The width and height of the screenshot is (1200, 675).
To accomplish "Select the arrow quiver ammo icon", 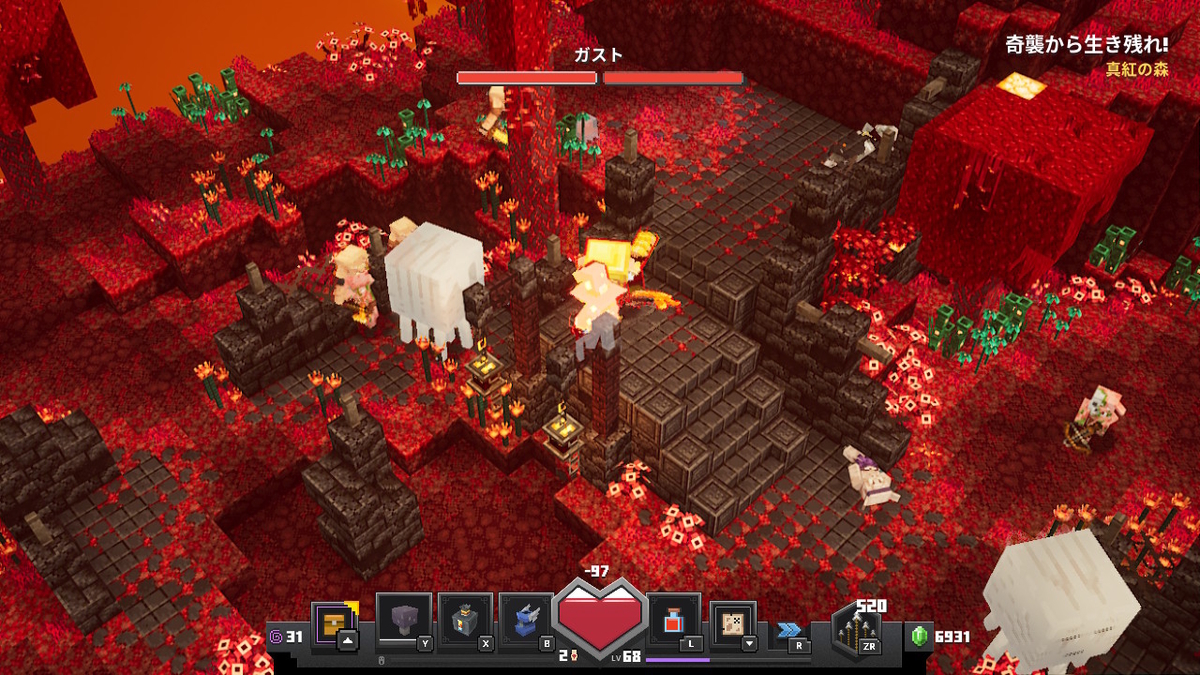I will (857, 631).
